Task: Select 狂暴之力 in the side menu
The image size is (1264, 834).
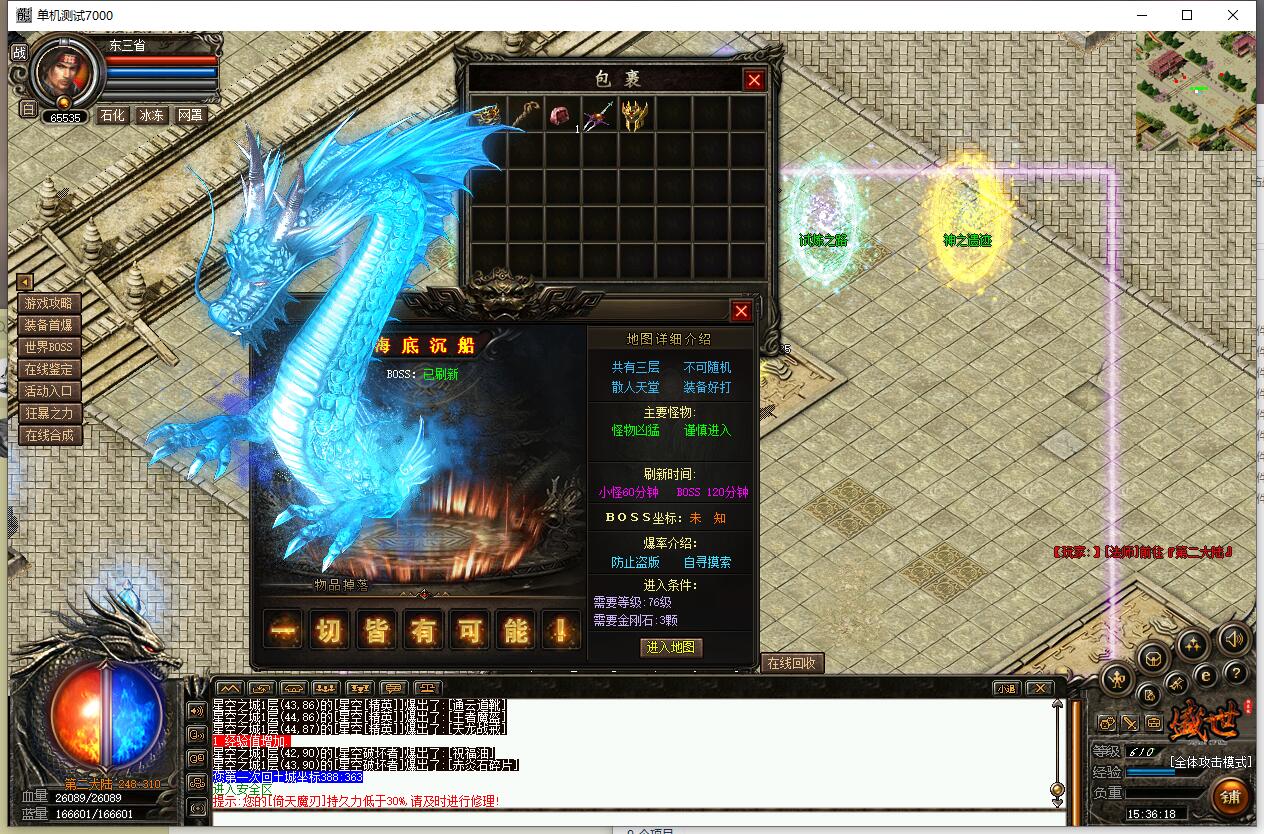Action: (49, 413)
